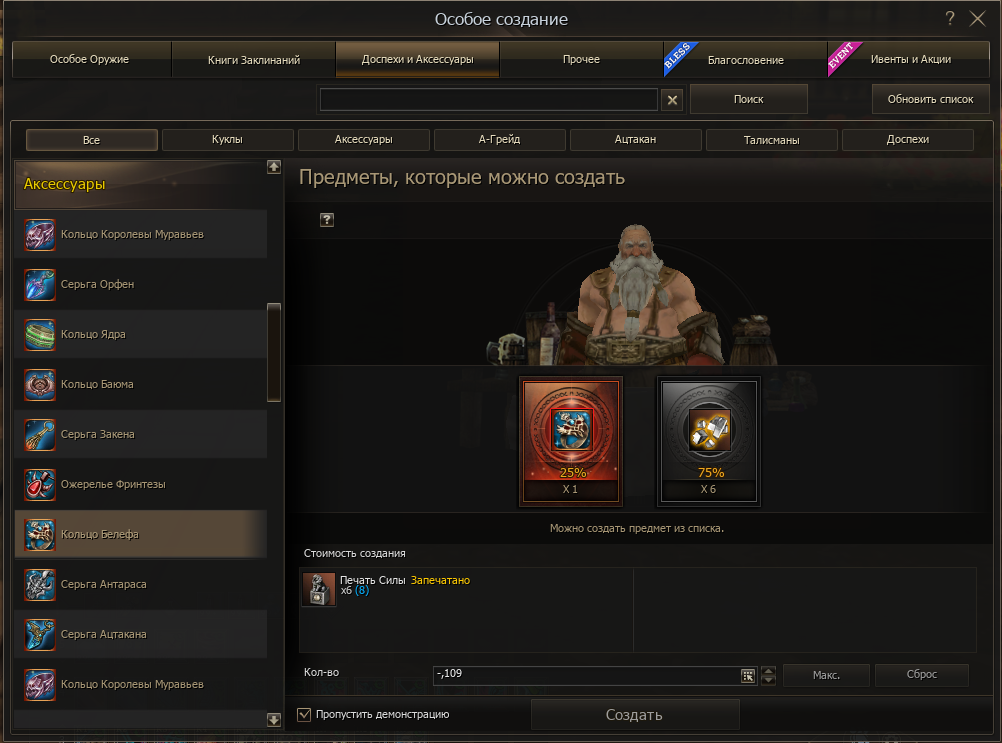Toggle the Пропустить демонстрацию checkbox
The height and width of the screenshot is (743, 1002).
(x=305, y=715)
